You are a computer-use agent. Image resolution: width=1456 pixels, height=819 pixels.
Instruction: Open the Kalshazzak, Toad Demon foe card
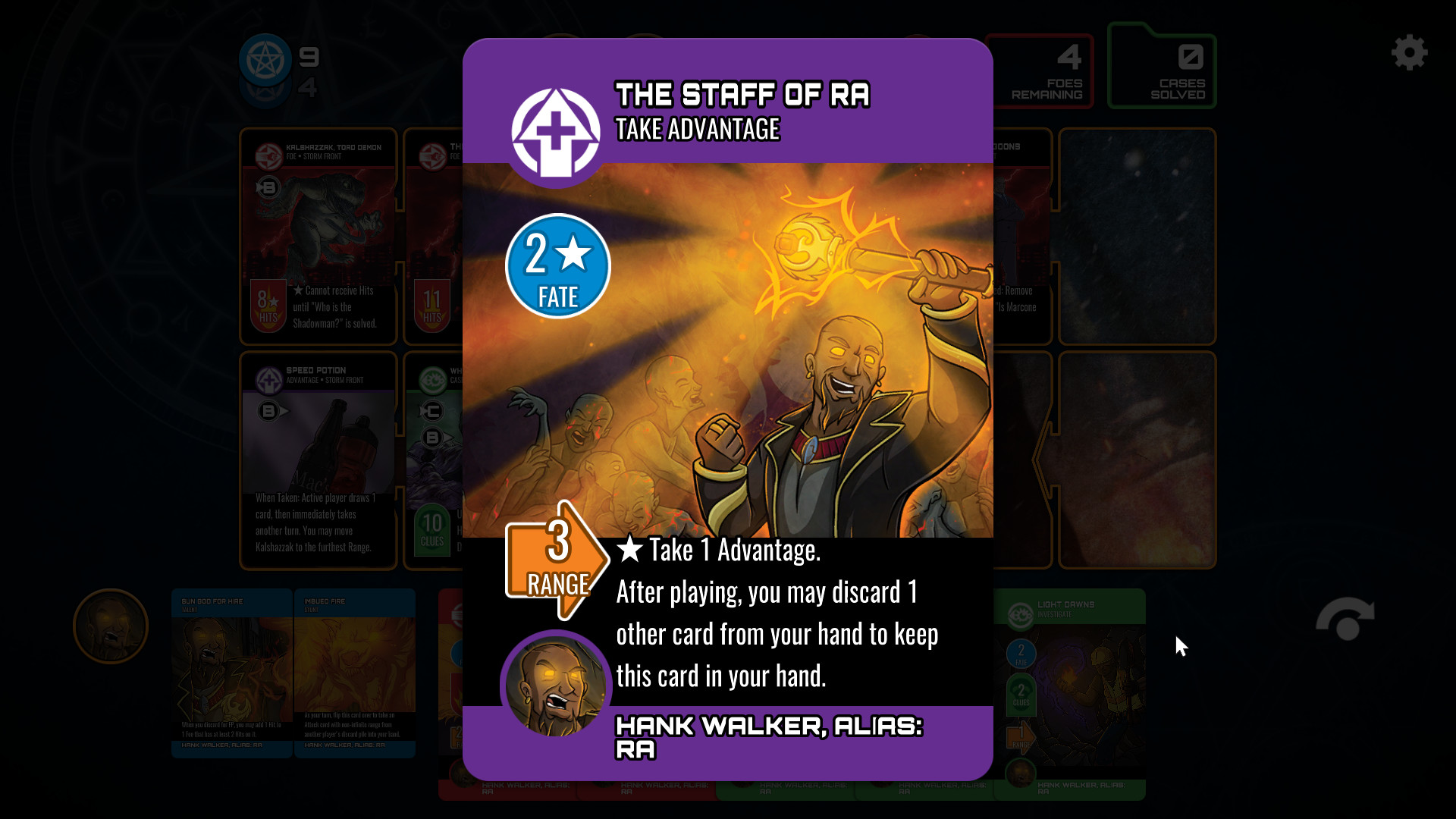coord(317,235)
